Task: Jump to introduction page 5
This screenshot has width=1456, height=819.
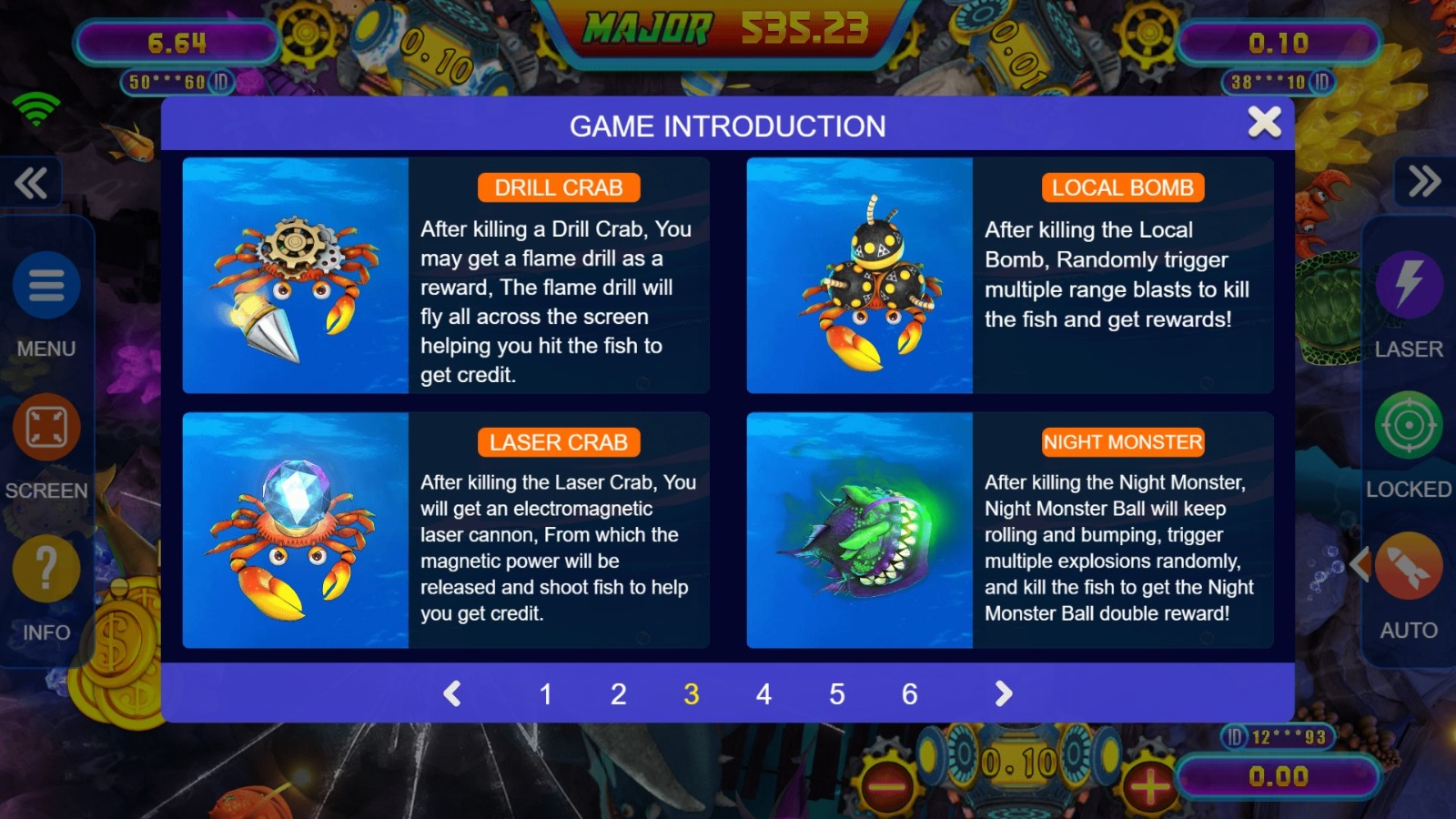Action: (x=836, y=694)
